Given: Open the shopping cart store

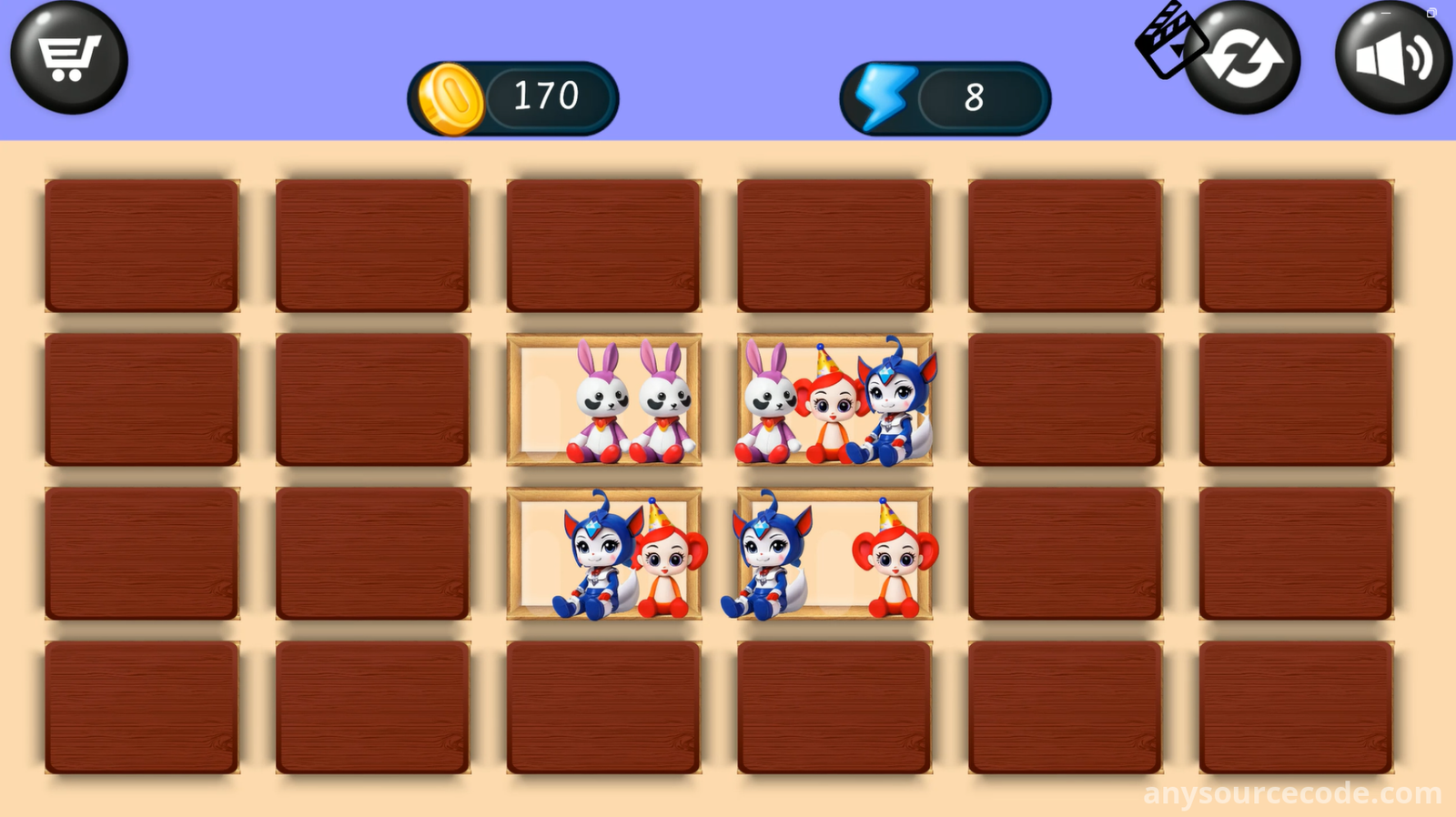Looking at the screenshot, I should [x=69, y=57].
